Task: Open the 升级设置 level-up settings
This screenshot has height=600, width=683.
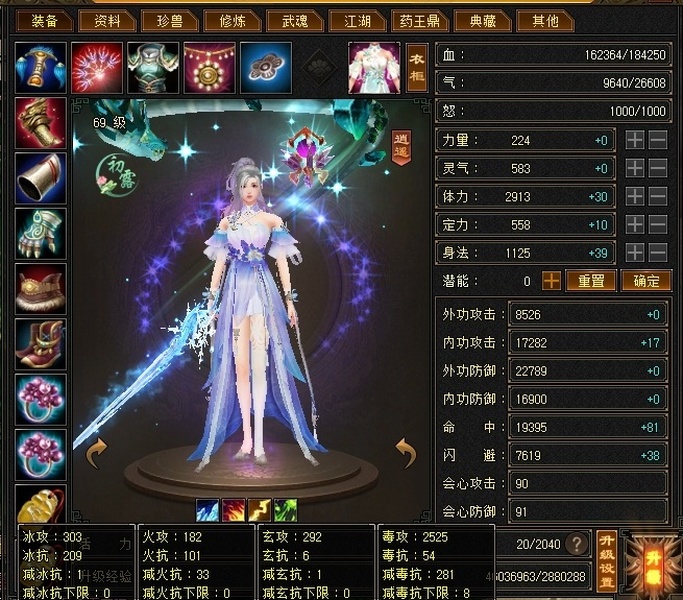Action: click(x=606, y=559)
